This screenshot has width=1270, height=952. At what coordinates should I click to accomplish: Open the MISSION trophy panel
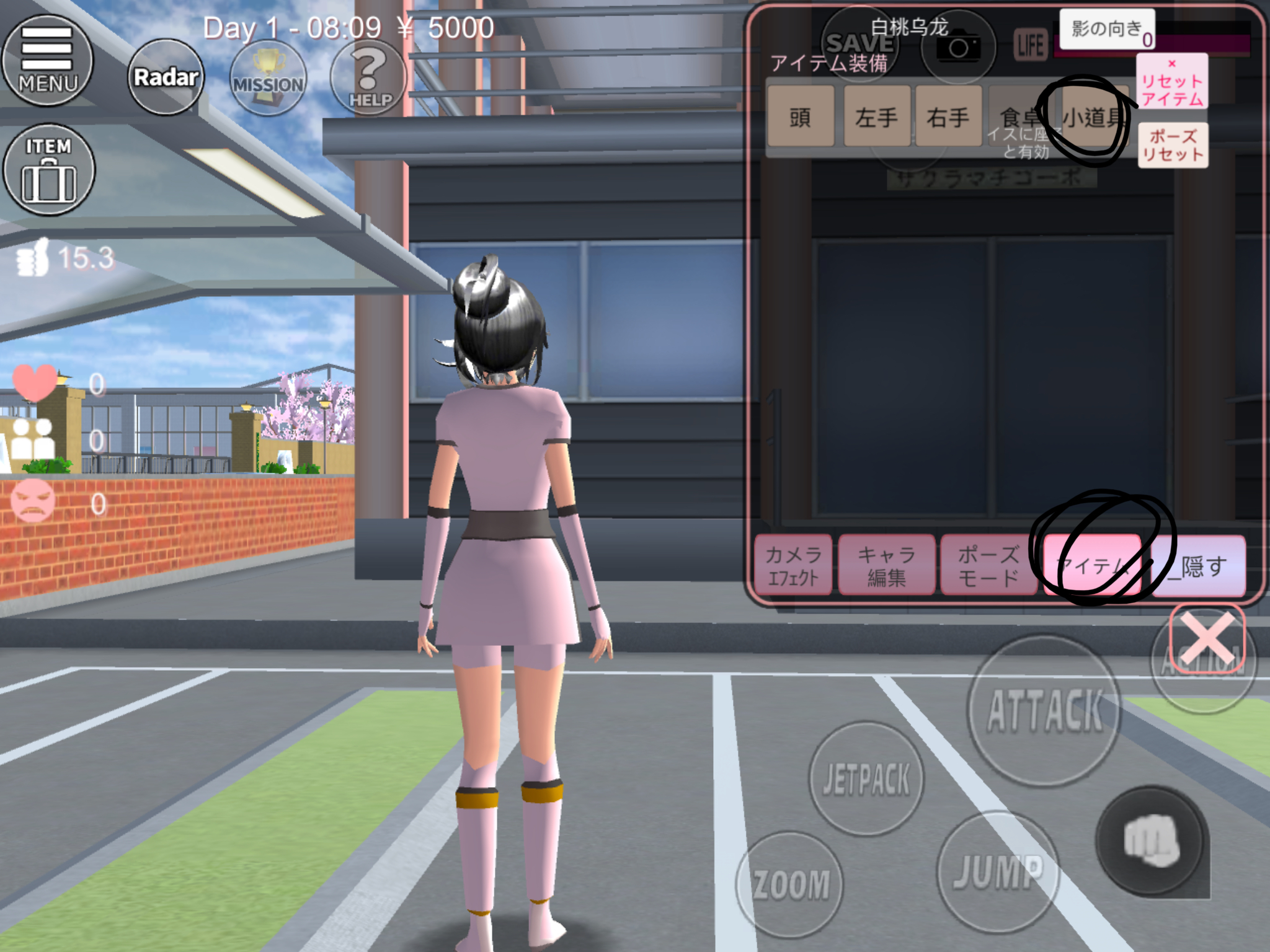268,78
